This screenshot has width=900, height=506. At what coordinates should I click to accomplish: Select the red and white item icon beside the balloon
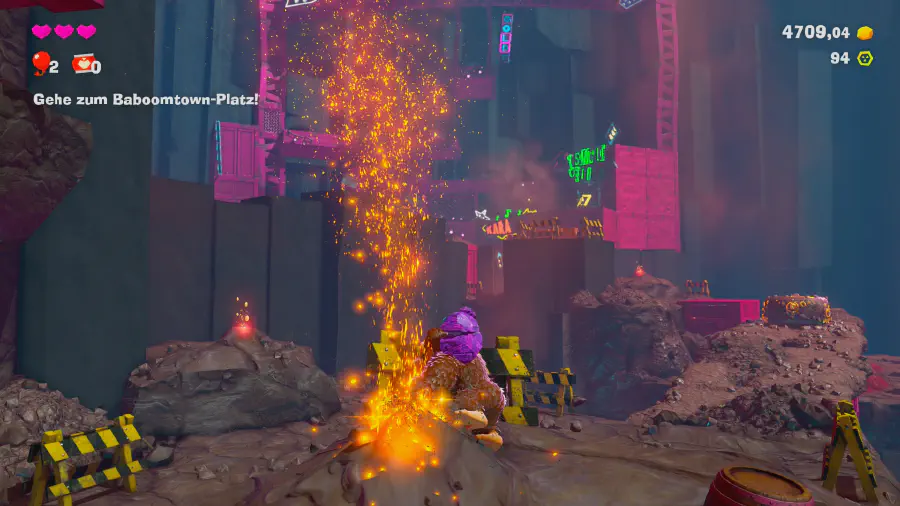[81, 65]
